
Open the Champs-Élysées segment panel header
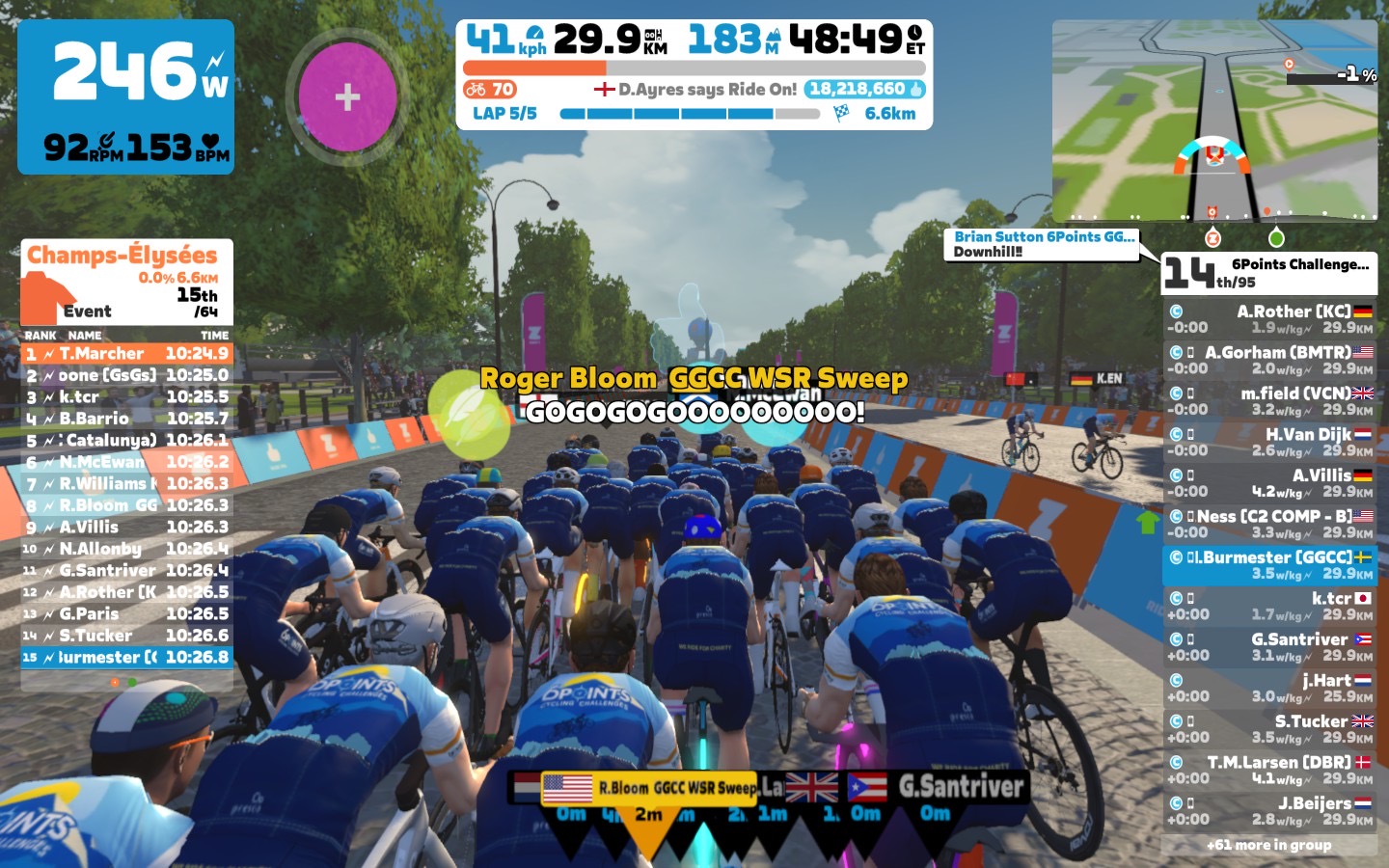tap(126, 282)
